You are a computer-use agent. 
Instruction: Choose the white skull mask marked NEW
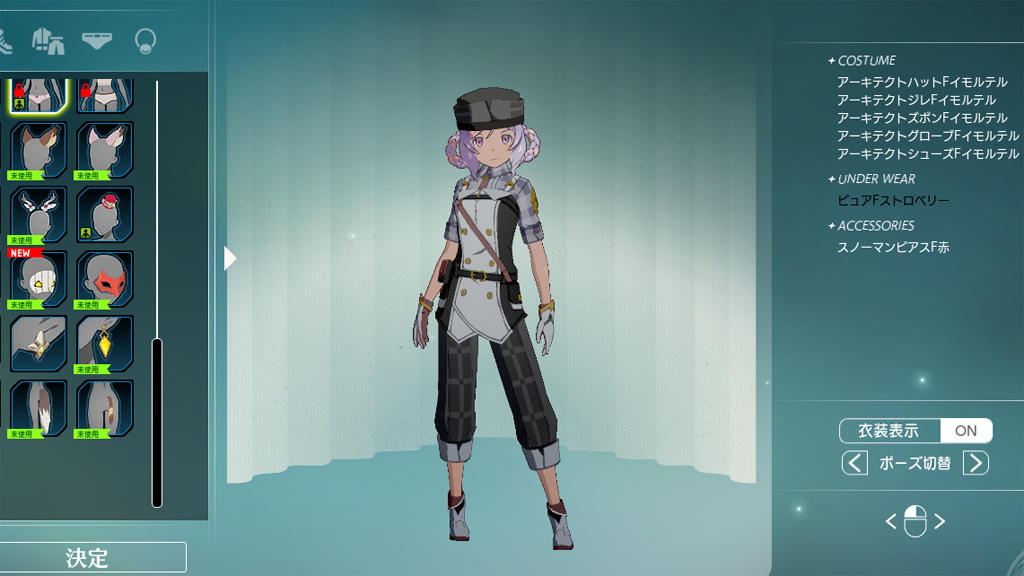tap(39, 279)
